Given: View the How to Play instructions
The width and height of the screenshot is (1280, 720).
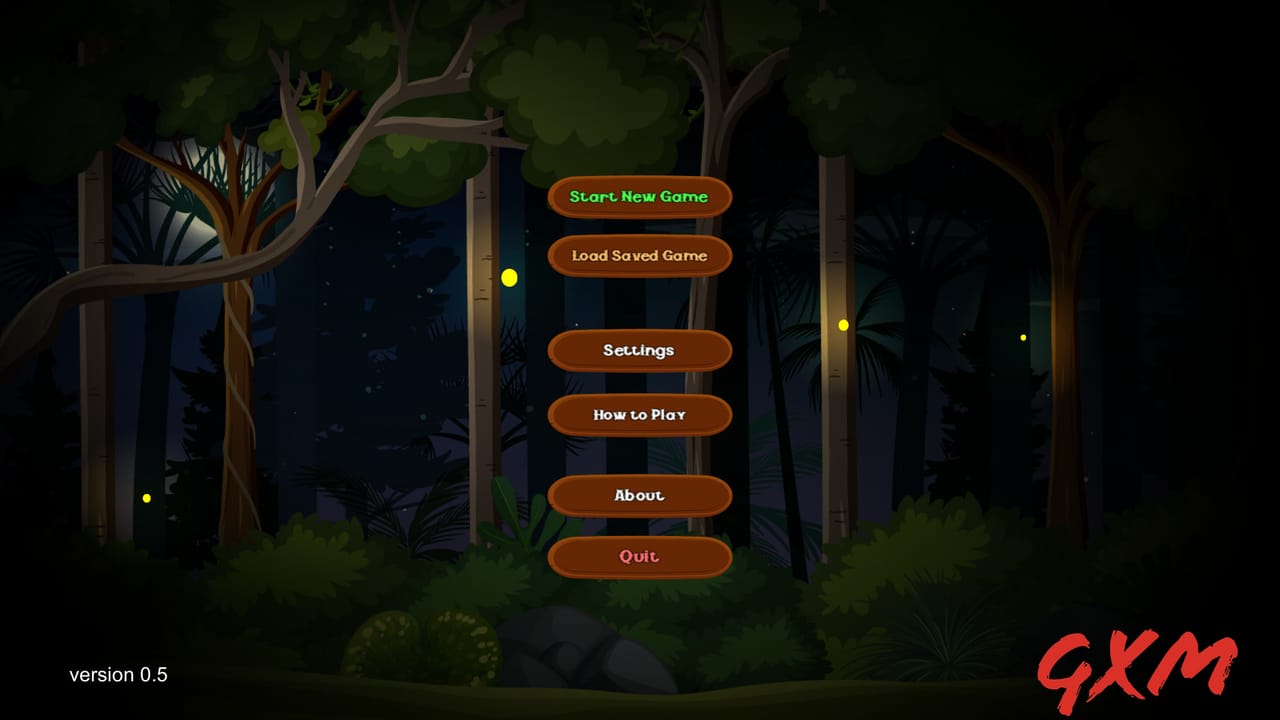Looking at the screenshot, I should [640, 414].
